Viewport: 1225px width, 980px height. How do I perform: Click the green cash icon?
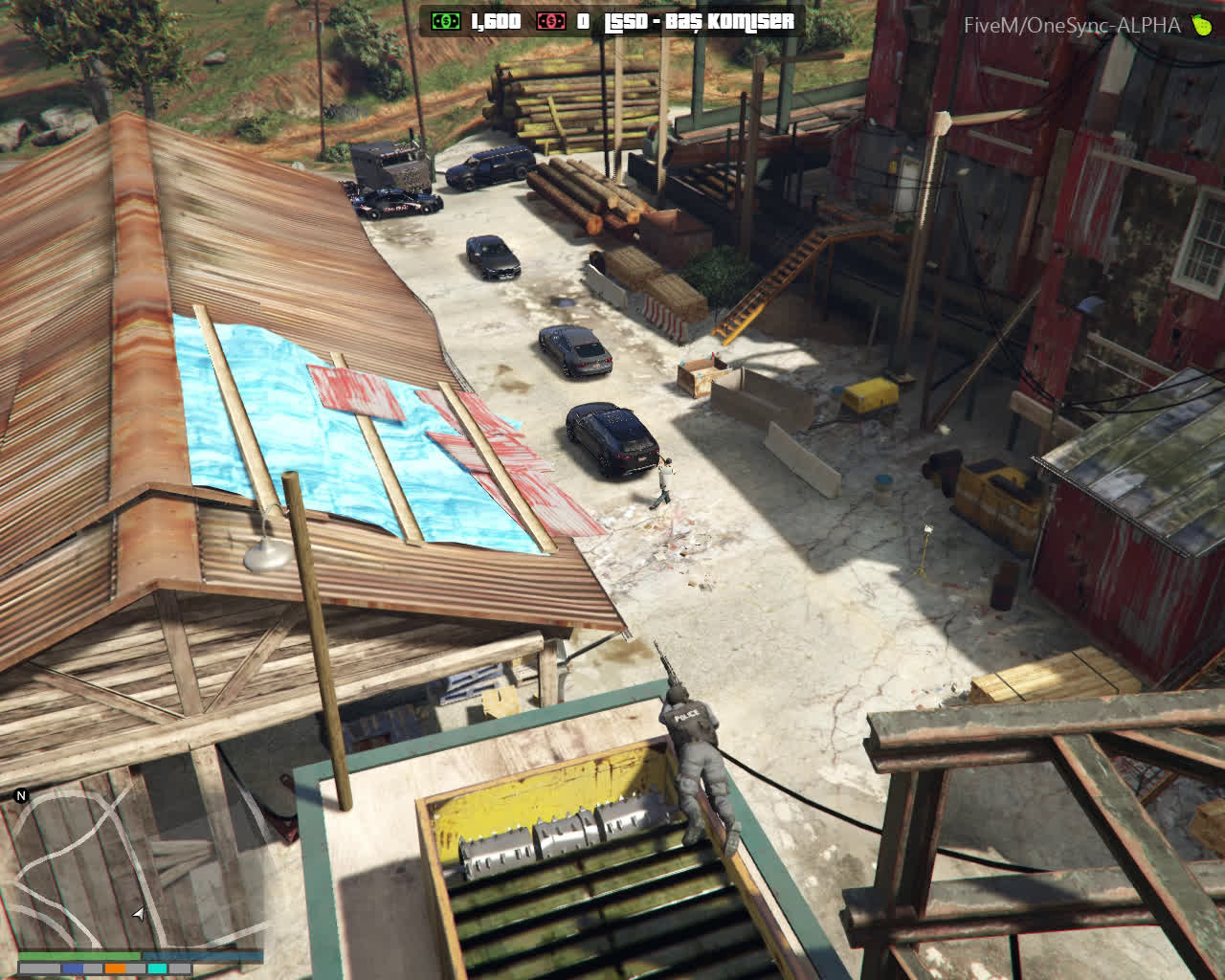pyautogui.click(x=445, y=21)
